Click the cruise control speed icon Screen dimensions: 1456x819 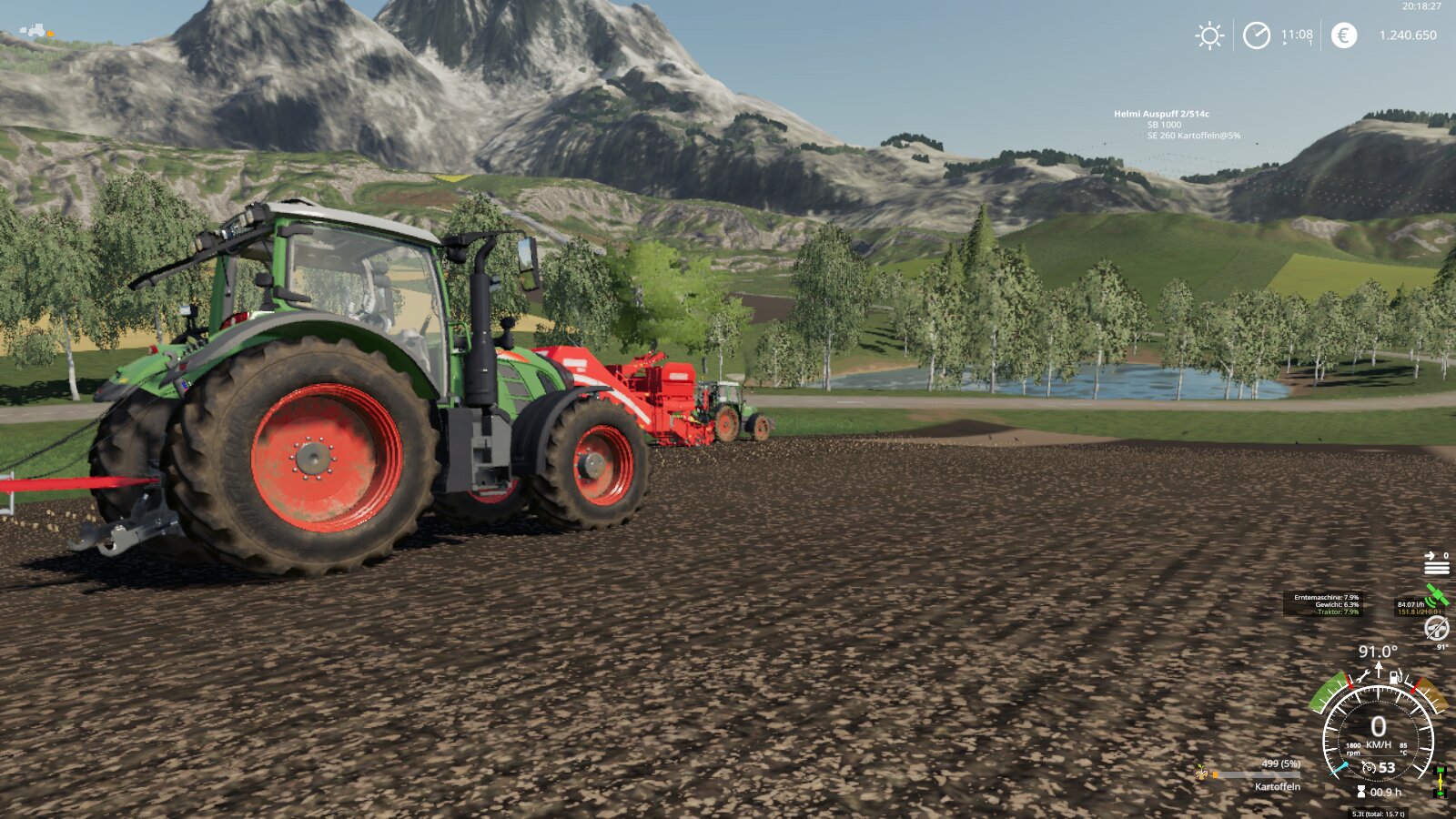[1369, 768]
